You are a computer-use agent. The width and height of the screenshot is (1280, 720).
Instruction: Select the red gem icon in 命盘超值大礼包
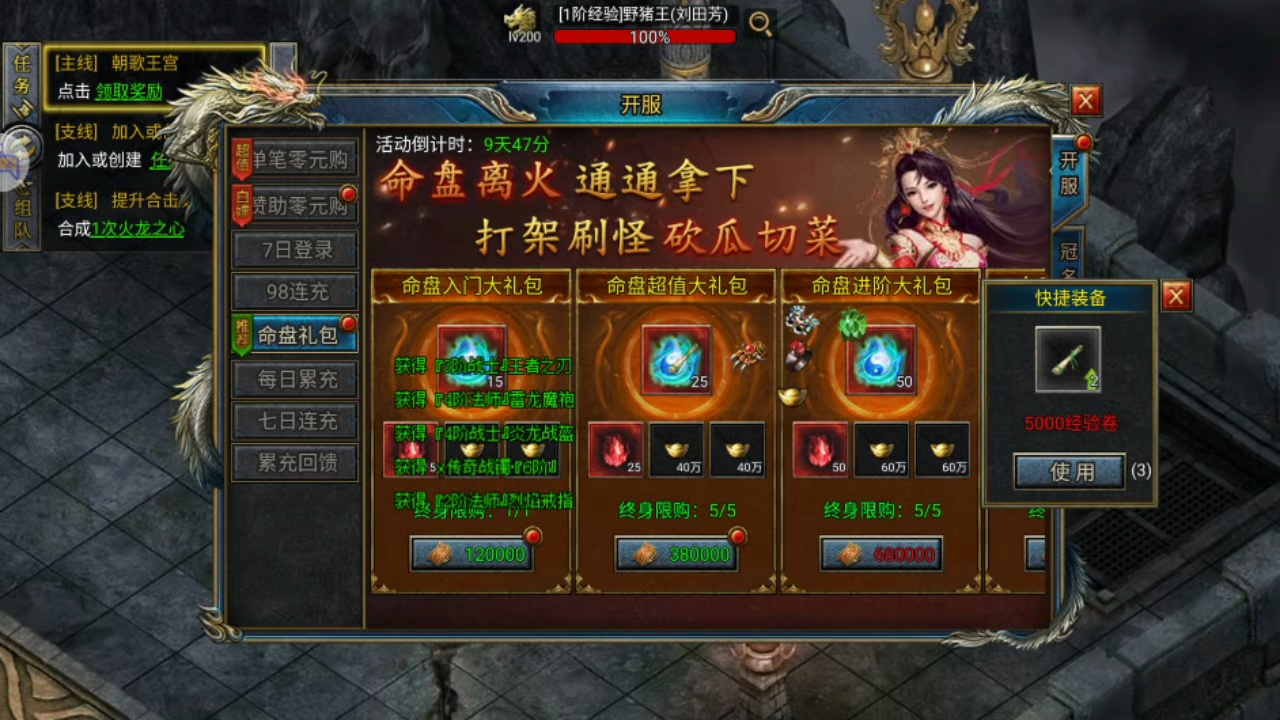[x=614, y=450]
